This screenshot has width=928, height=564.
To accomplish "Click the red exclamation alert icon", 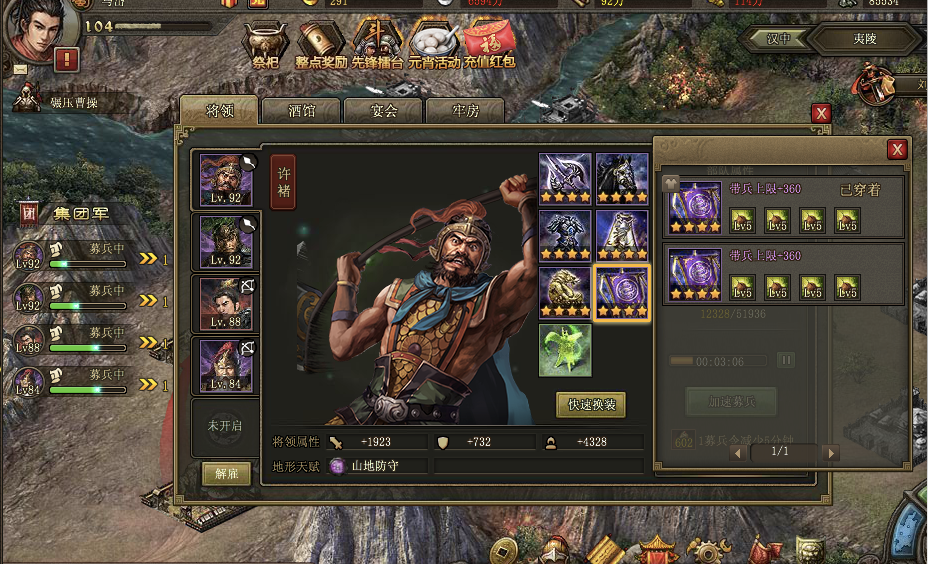I will (67, 59).
